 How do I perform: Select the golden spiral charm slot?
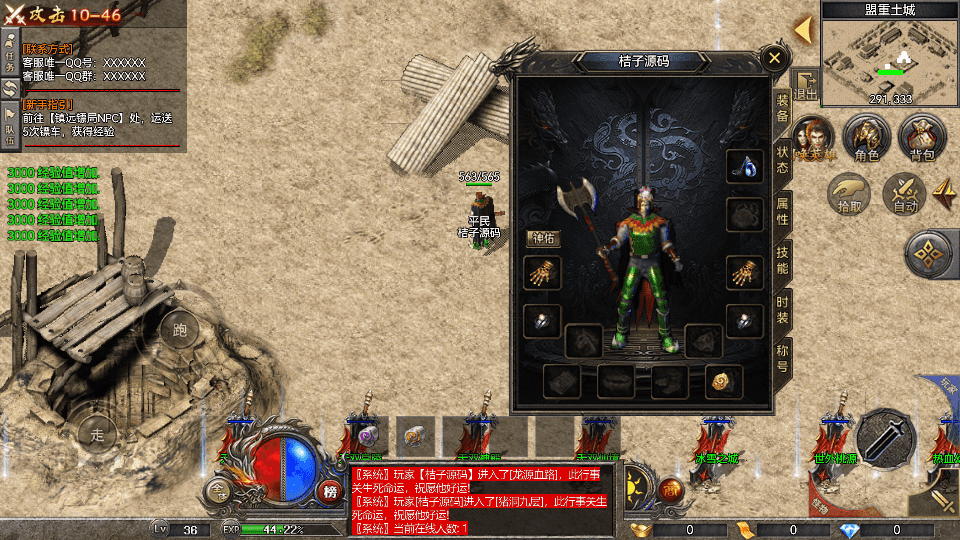pyautogui.click(x=719, y=380)
